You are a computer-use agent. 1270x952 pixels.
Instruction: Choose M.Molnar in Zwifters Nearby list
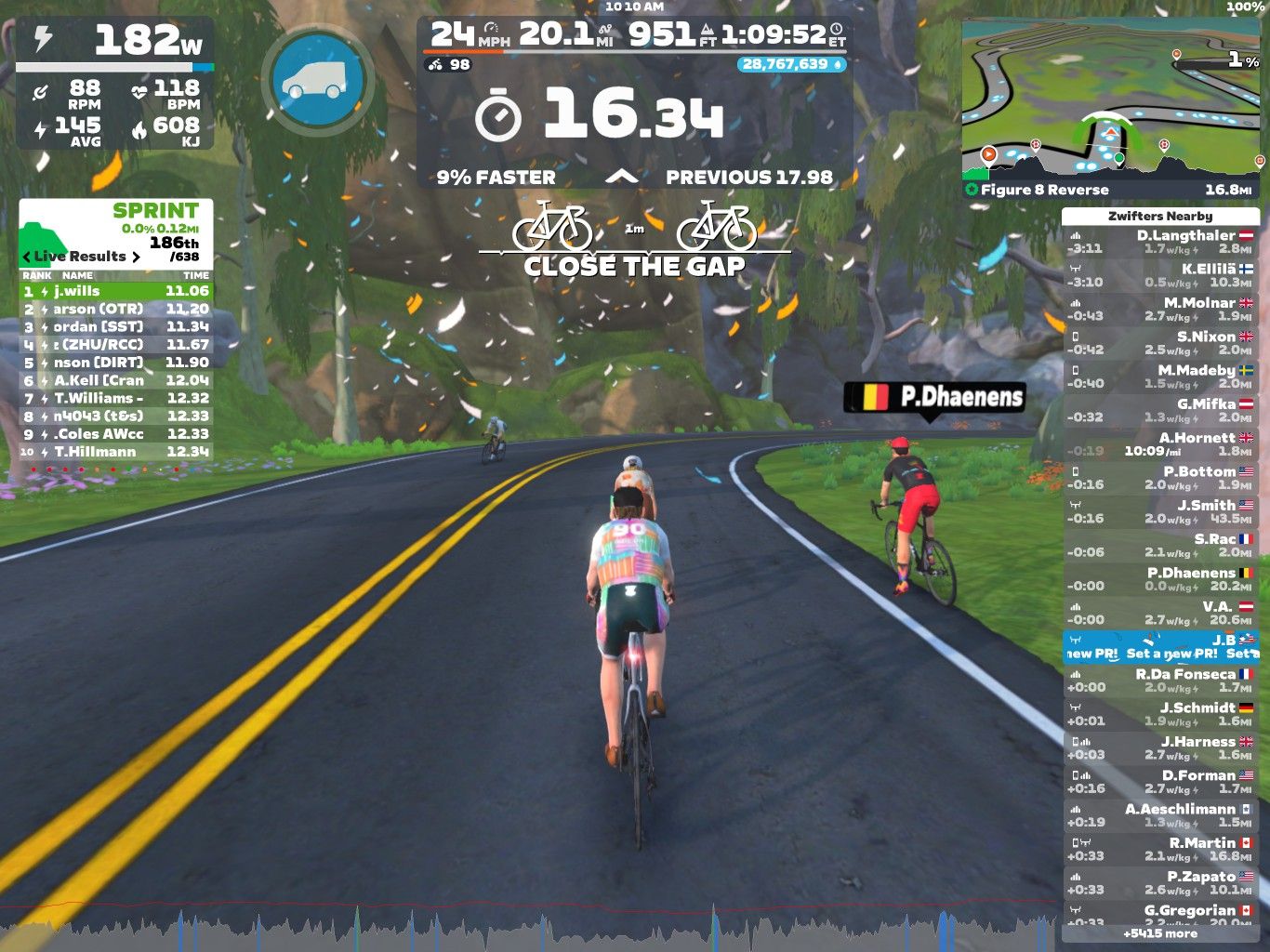[1160, 310]
